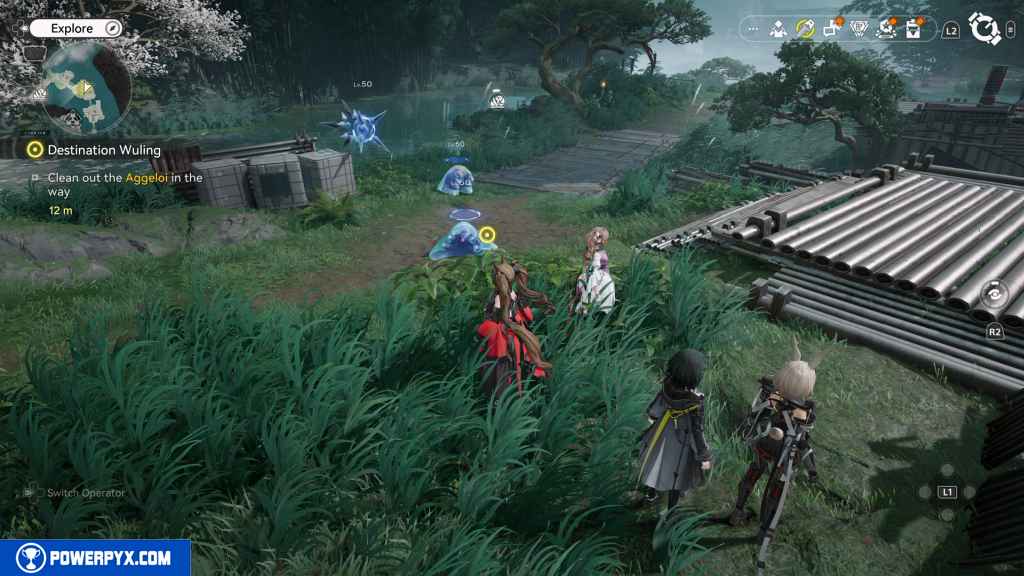The width and height of the screenshot is (1024, 576).
Task: Switch the Explore mode pill
Action: pyautogui.click(x=72, y=29)
